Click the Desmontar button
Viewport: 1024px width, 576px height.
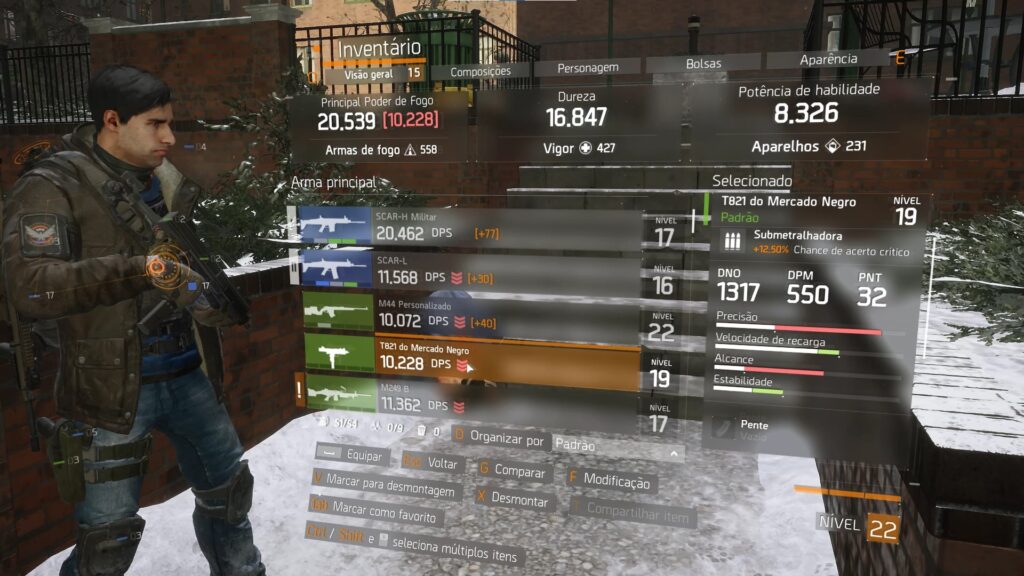pos(513,498)
